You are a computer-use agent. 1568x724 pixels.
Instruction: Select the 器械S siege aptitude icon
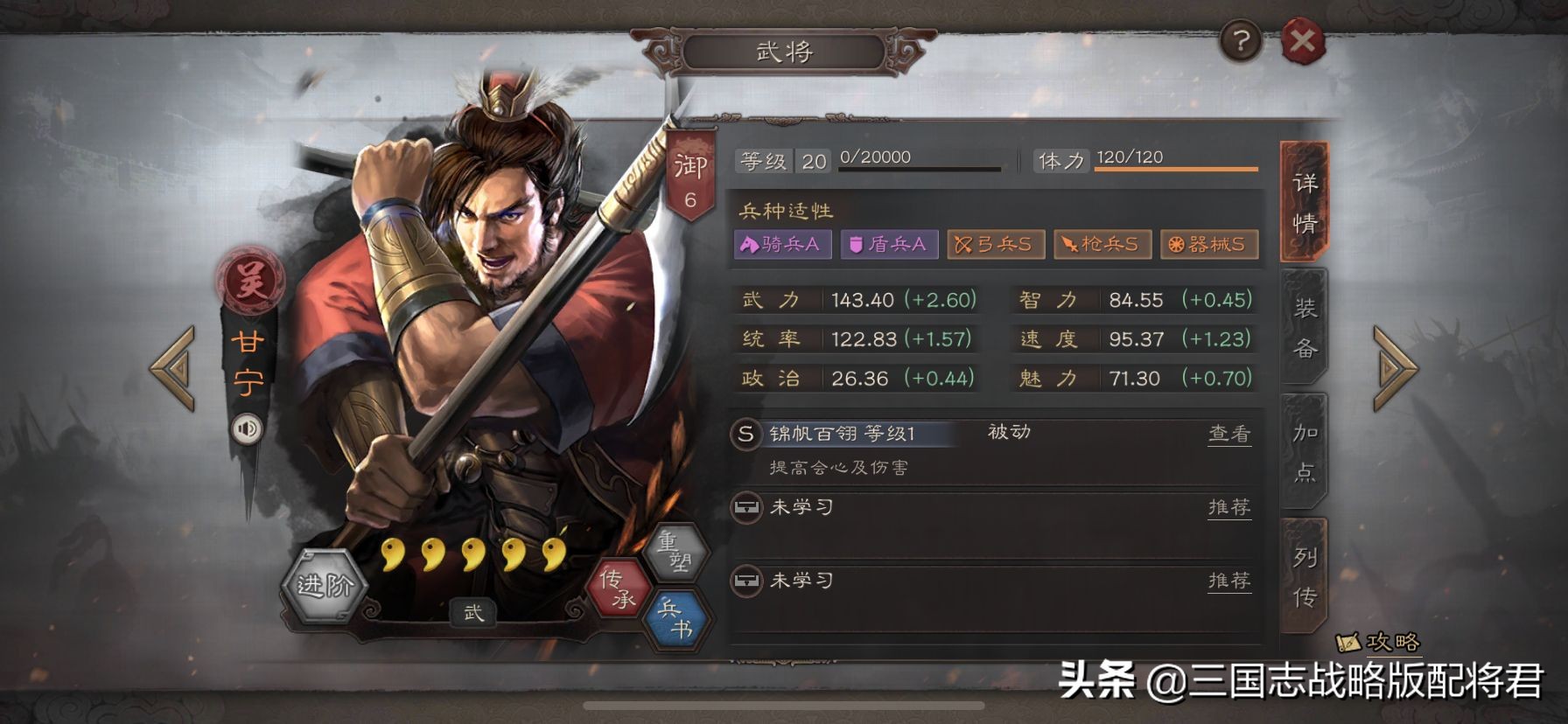(x=1210, y=245)
